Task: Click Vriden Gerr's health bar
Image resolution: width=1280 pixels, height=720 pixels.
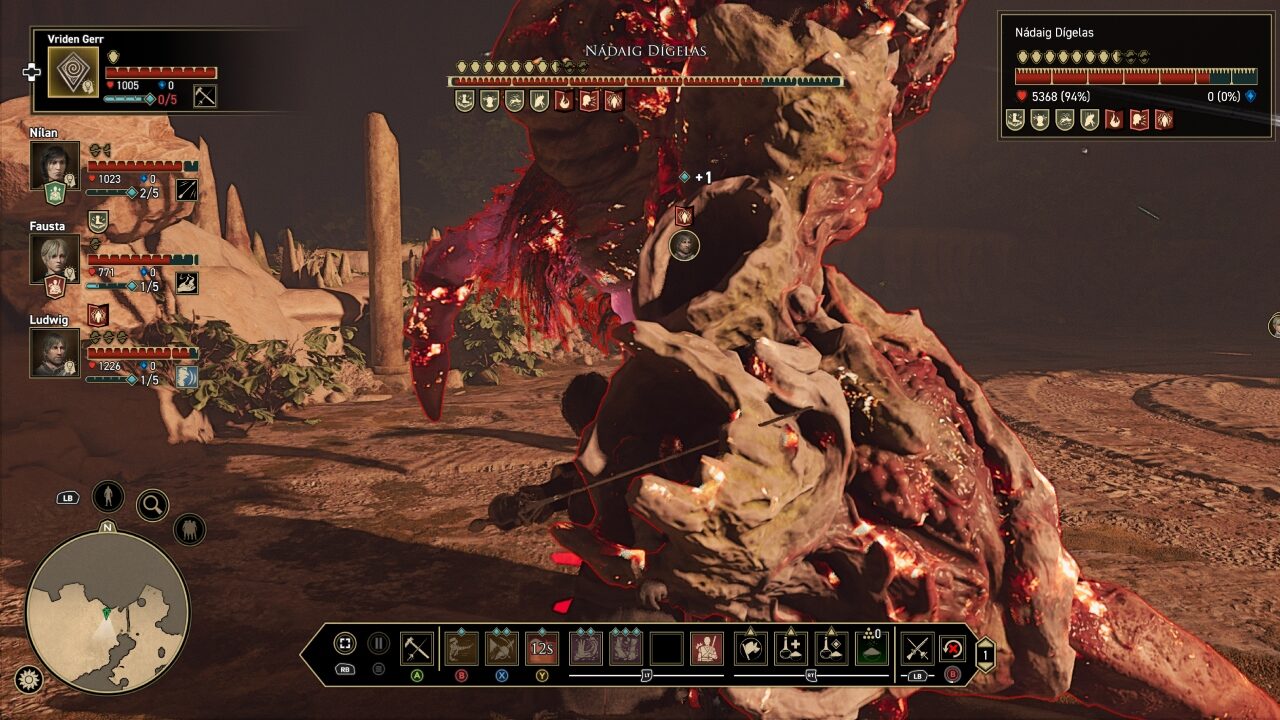Action: (160, 71)
